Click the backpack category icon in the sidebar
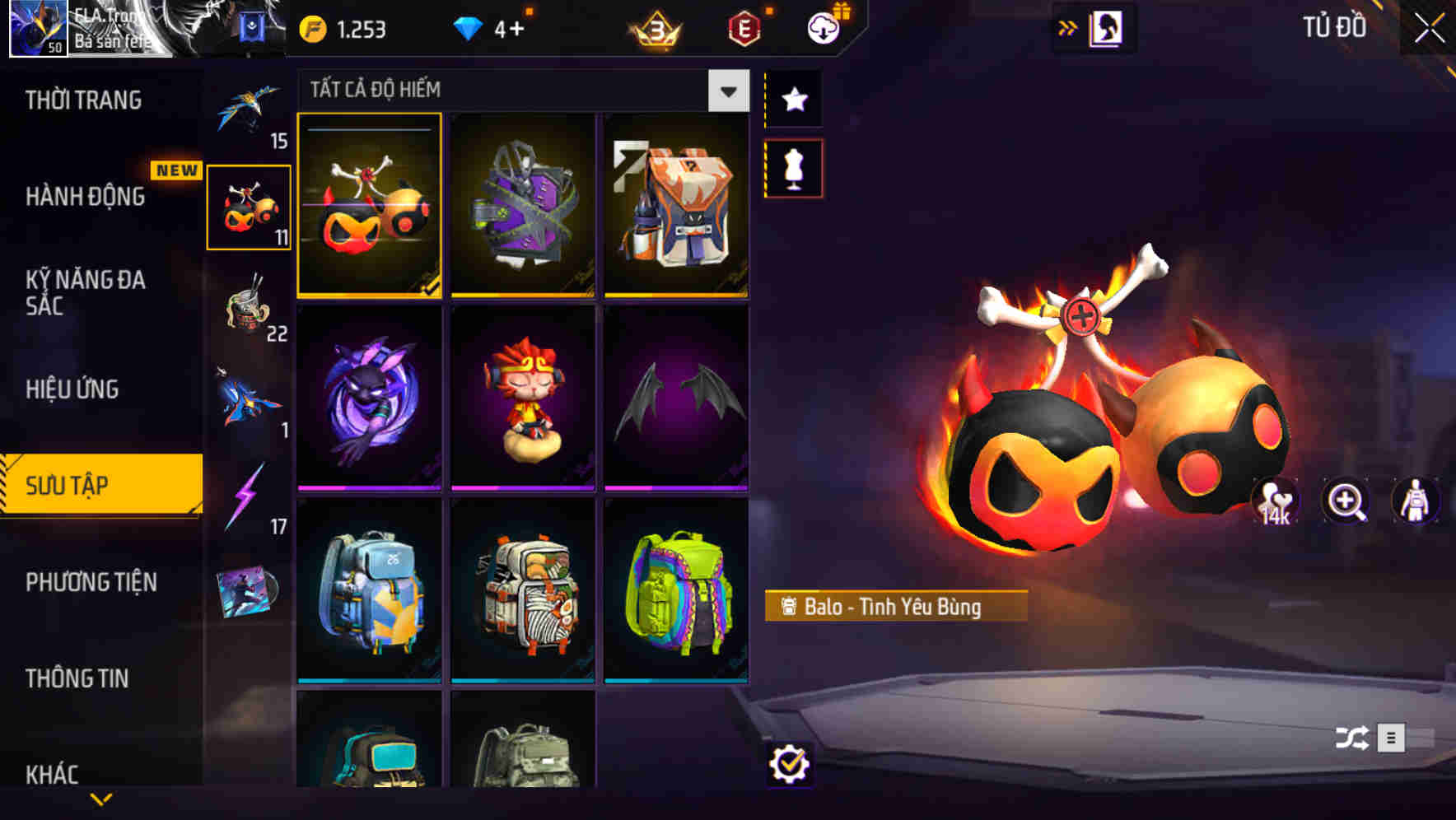This screenshot has width=1456, height=820. 248,208
